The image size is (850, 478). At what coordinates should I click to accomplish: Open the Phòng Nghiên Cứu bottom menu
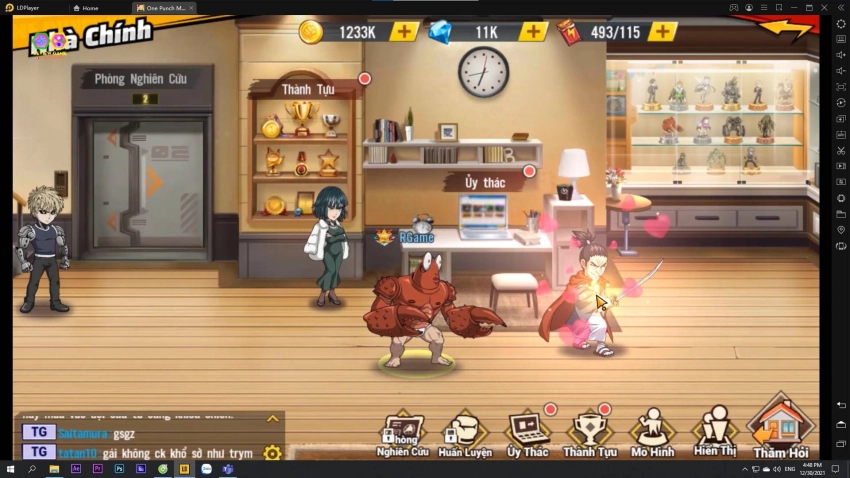402,434
